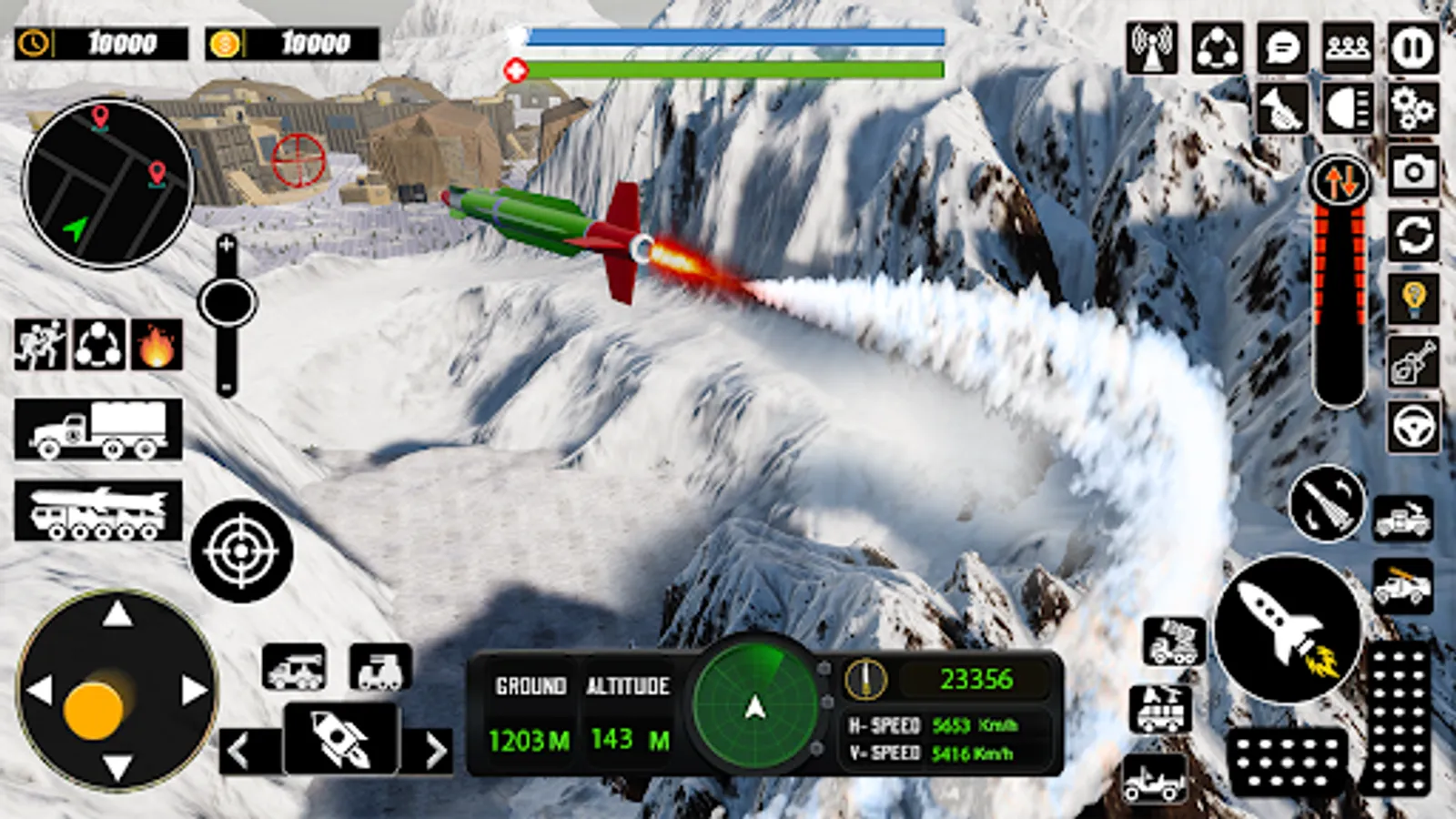The height and width of the screenshot is (819, 1456).
Task: Open the three-player group icon
Action: pyautogui.click(x=1348, y=47)
